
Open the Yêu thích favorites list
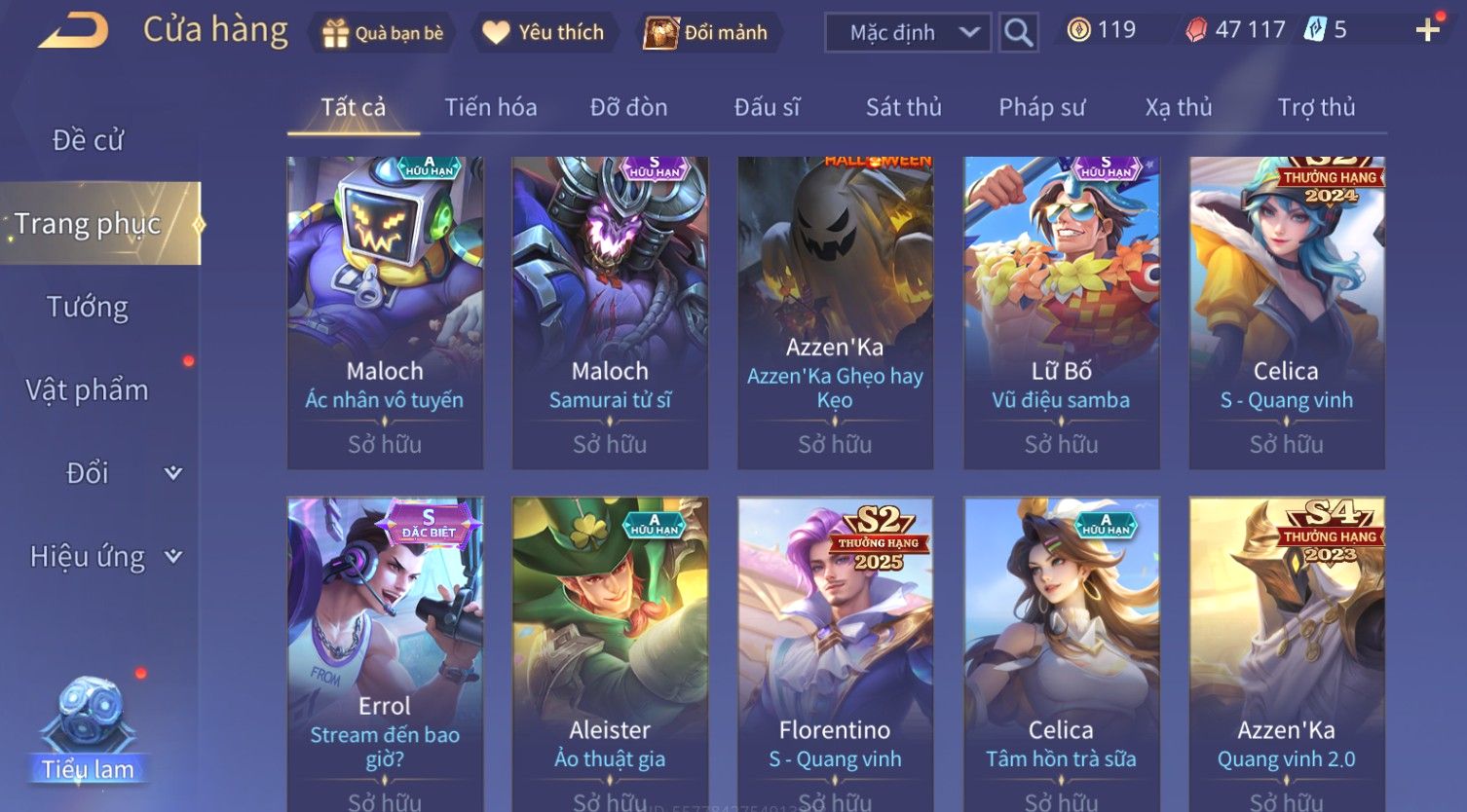tap(544, 33)
